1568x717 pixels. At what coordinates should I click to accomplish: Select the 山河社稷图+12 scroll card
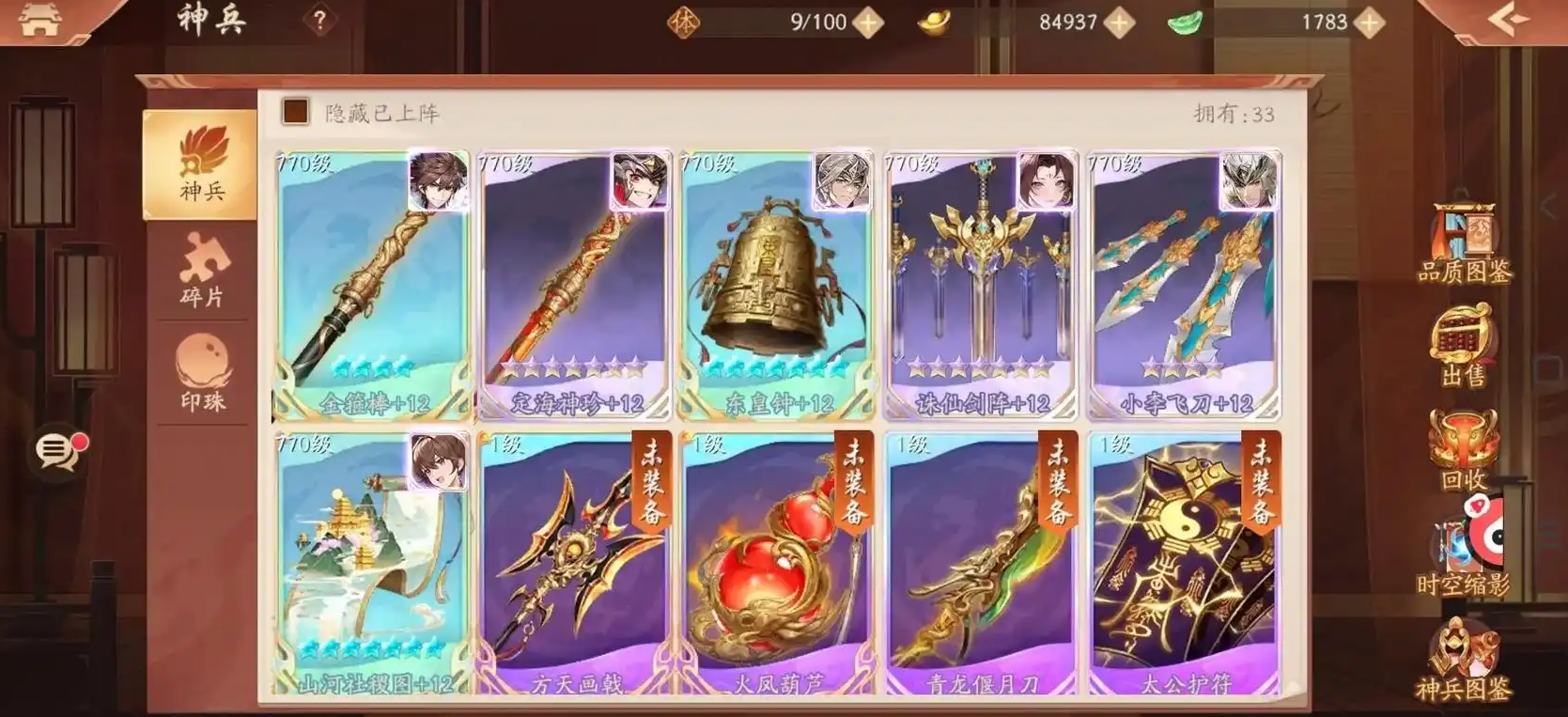(x=373, y=564)
